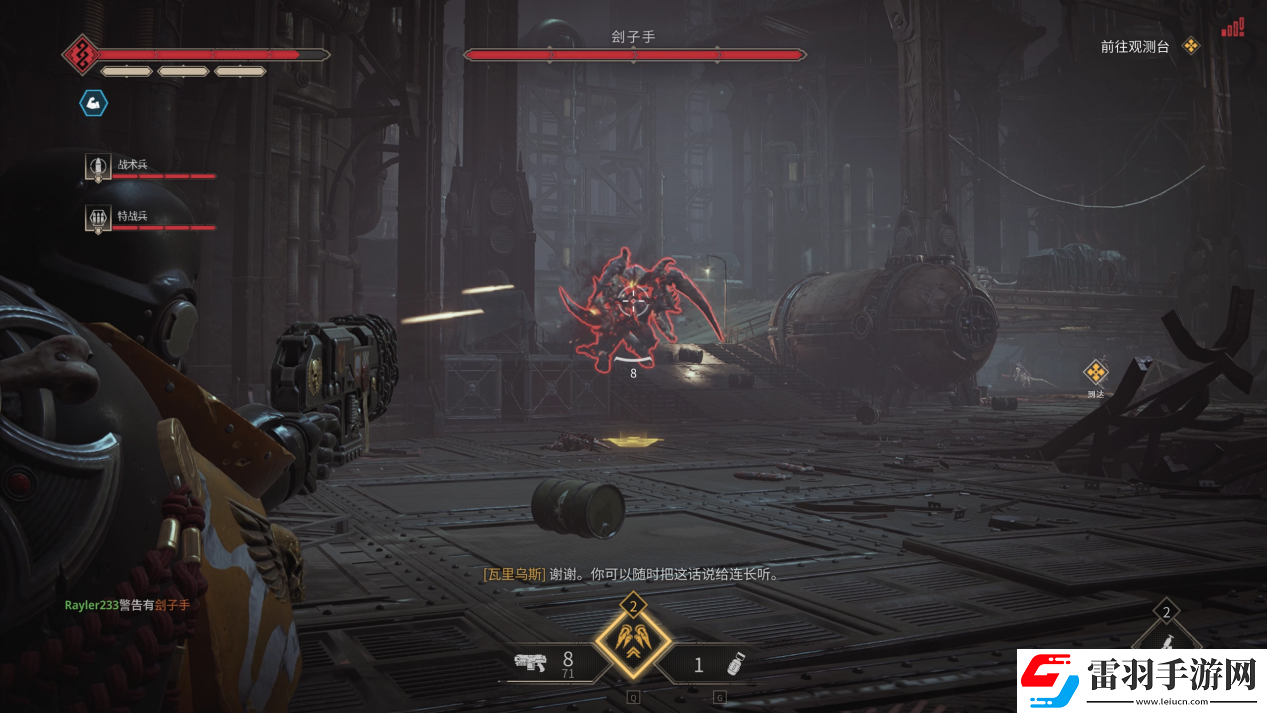Click the Rayler233 warning chat message
Viewport: 1267px width, 713px height.
[127, 605]
